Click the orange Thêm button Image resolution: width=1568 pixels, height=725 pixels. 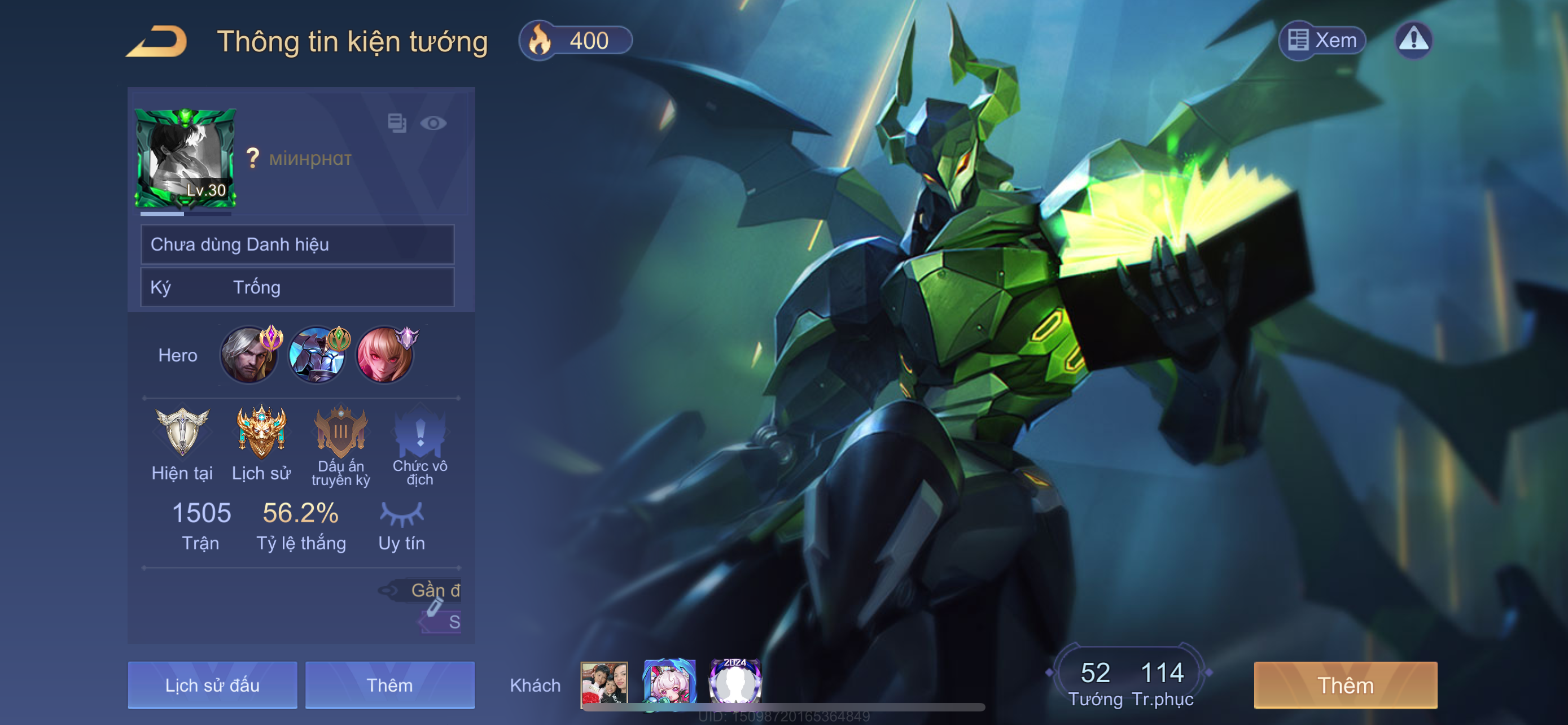coord(1345,685)
